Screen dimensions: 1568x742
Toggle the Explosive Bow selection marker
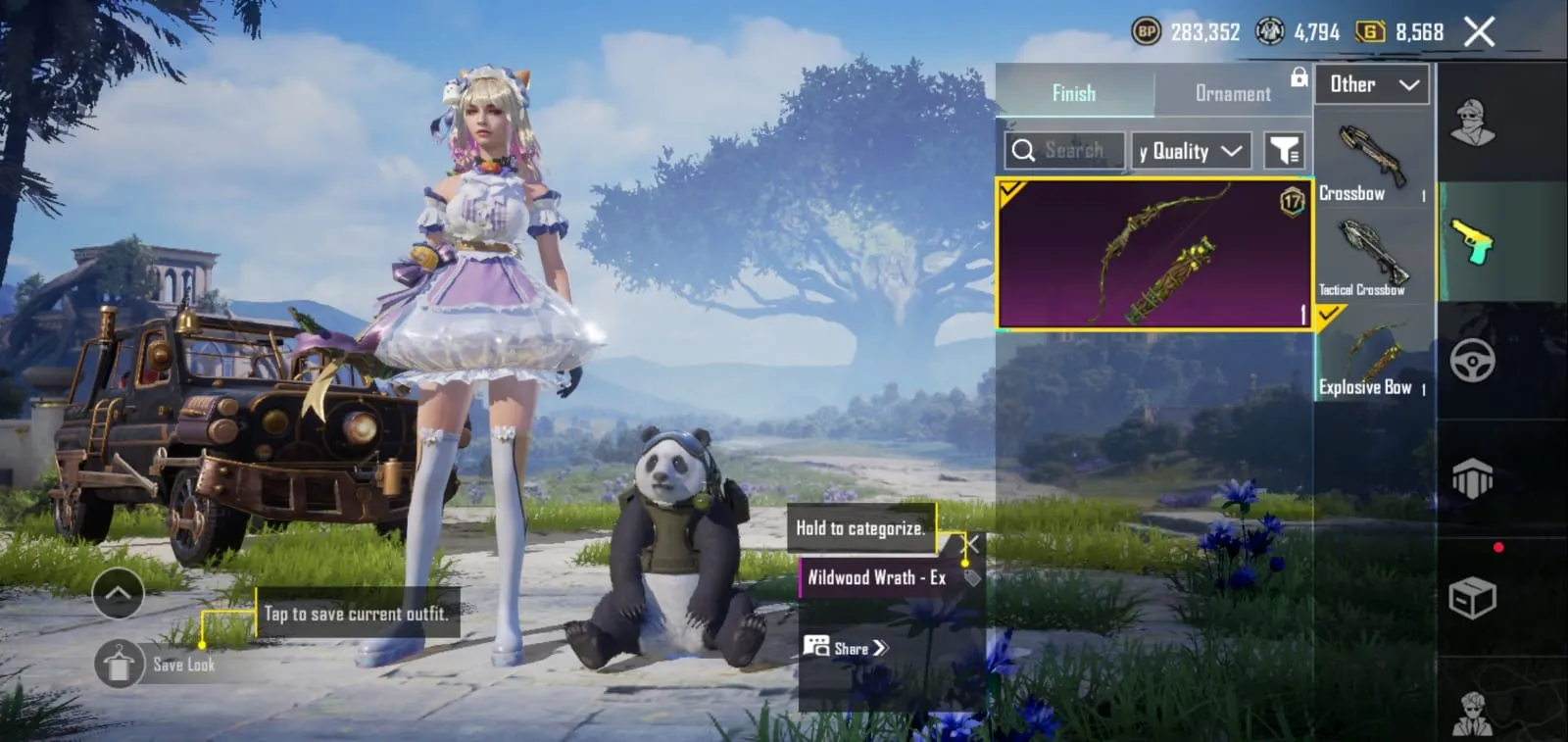click(x=1330, y=316)
